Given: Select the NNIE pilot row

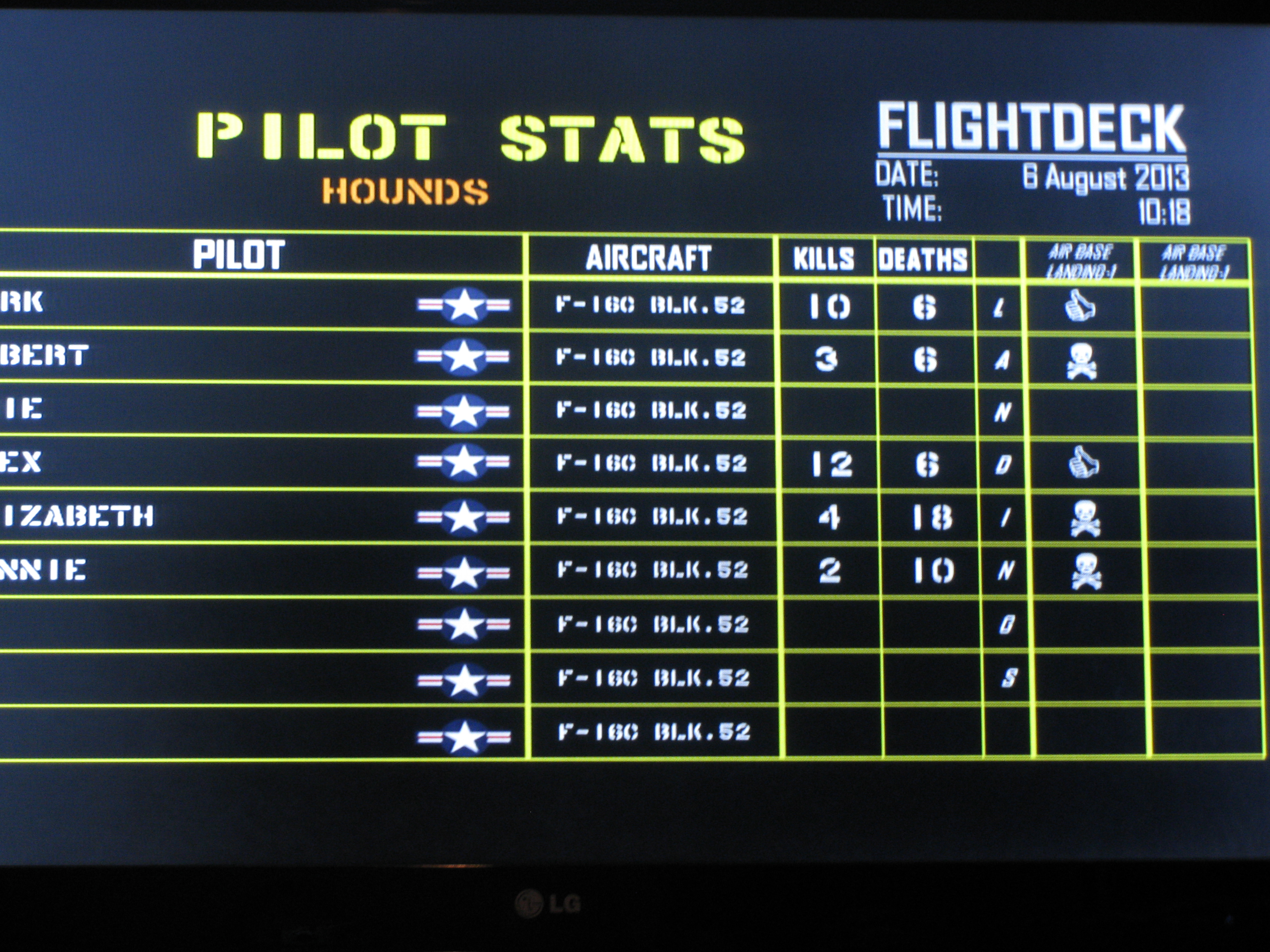Looking at the screenshot, I should (x=44, y=570).
